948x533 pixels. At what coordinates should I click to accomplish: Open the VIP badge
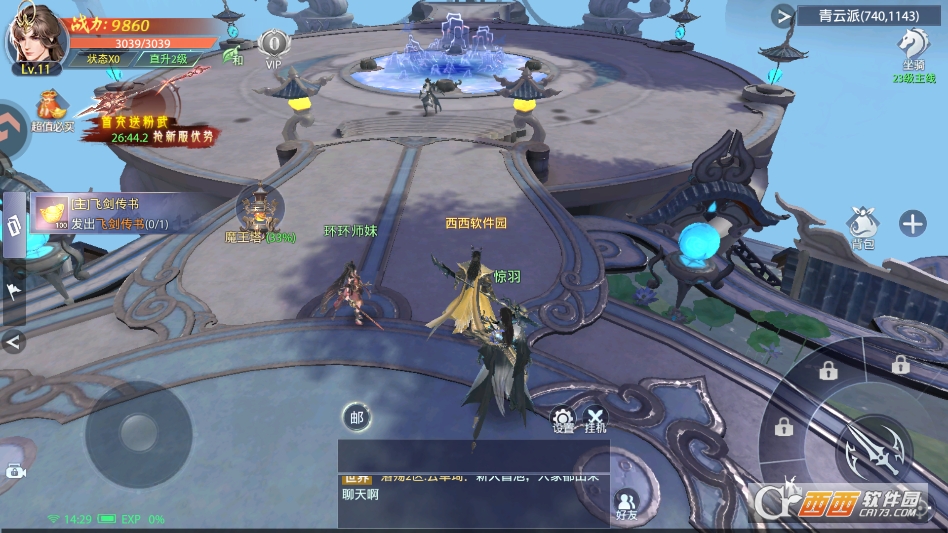click(x=273, y=47)
